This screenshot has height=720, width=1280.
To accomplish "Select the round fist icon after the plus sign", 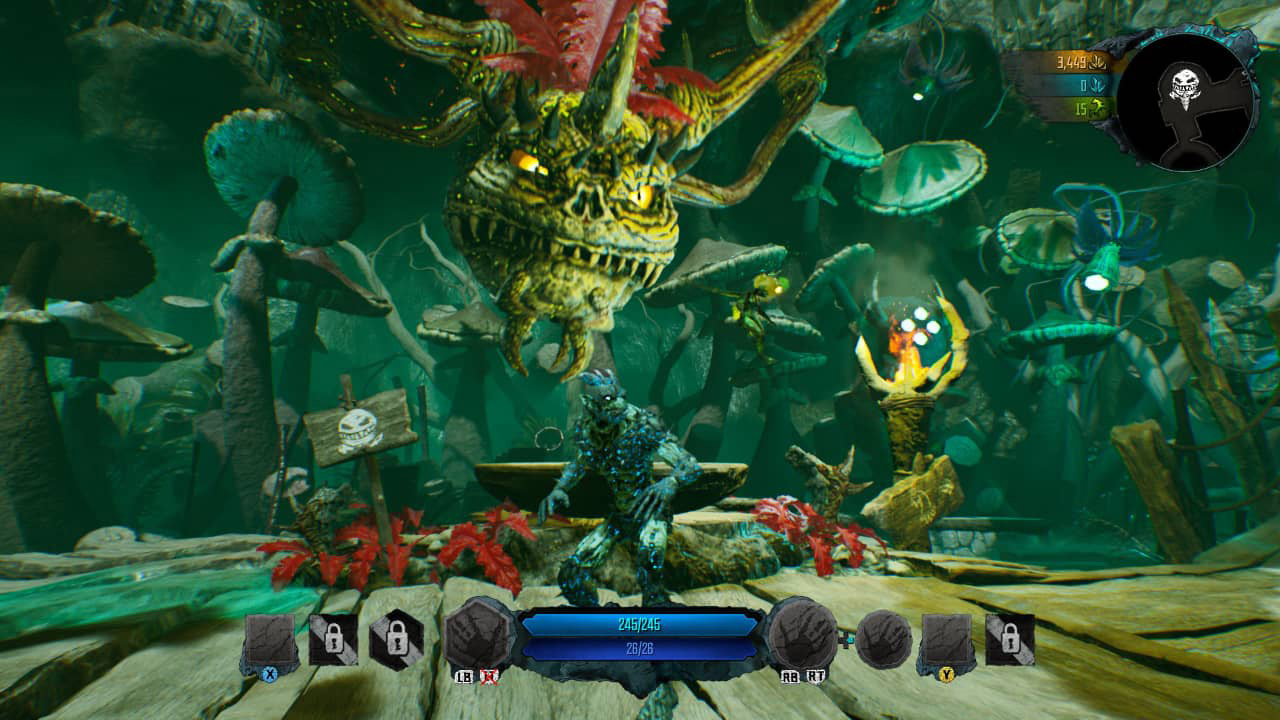I will click(x=884, y=640).
